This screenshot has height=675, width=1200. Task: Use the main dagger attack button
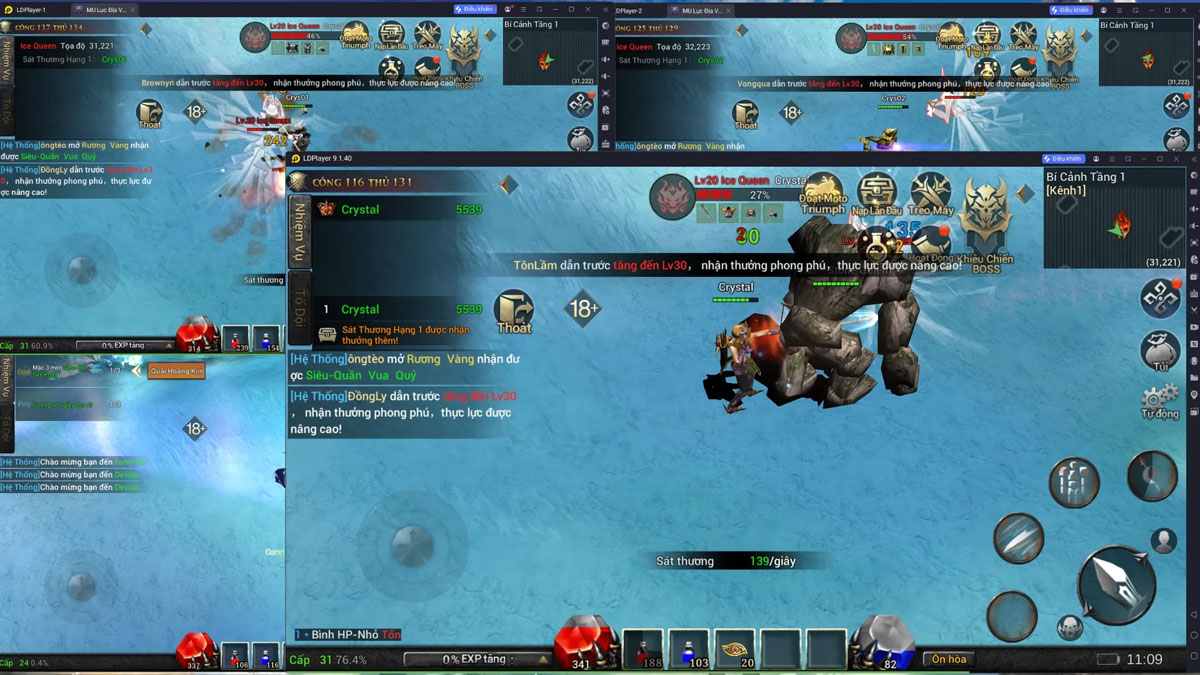1115,585
